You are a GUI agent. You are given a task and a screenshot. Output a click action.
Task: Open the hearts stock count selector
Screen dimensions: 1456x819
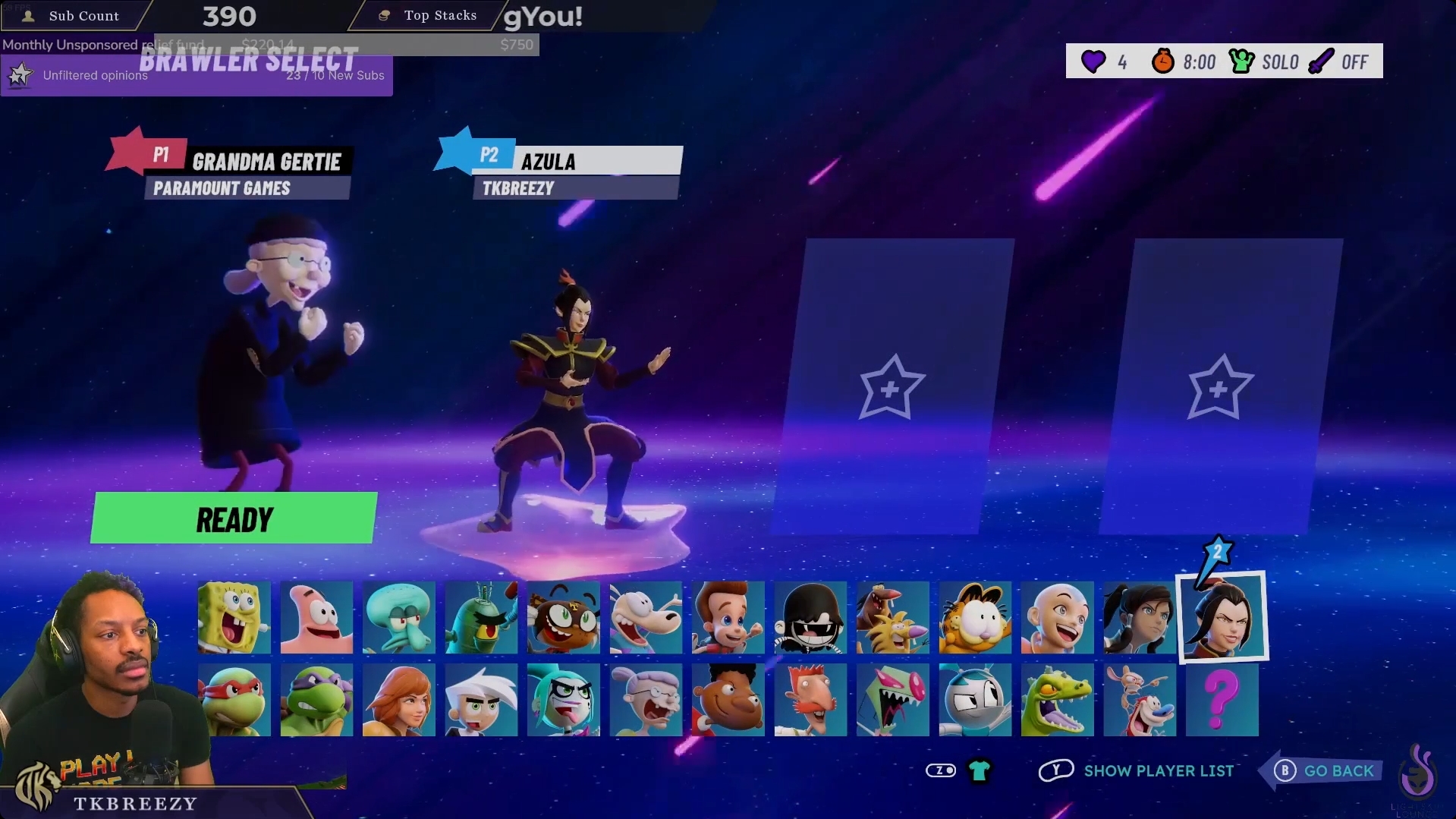pyautogui.click(x=1105, y=61)
